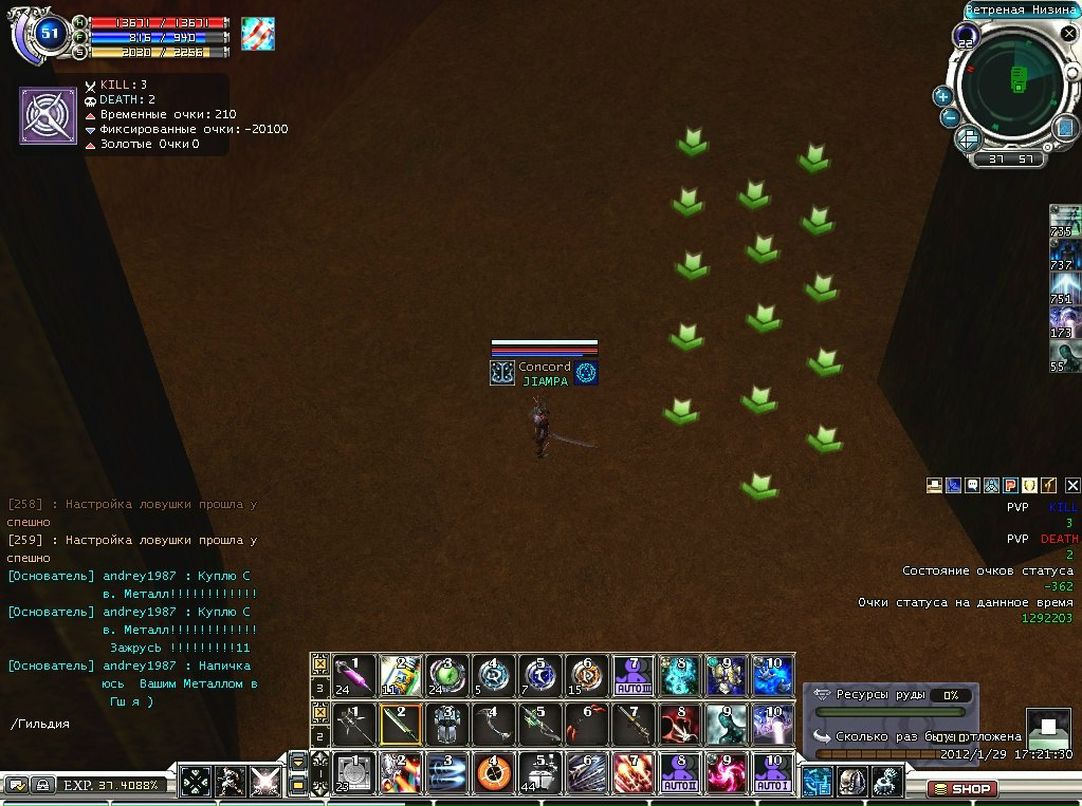The height and width of the screenshot is (806, 1082).
Task: Use the pink syringe item in slot 1
Action: (353, 675)
